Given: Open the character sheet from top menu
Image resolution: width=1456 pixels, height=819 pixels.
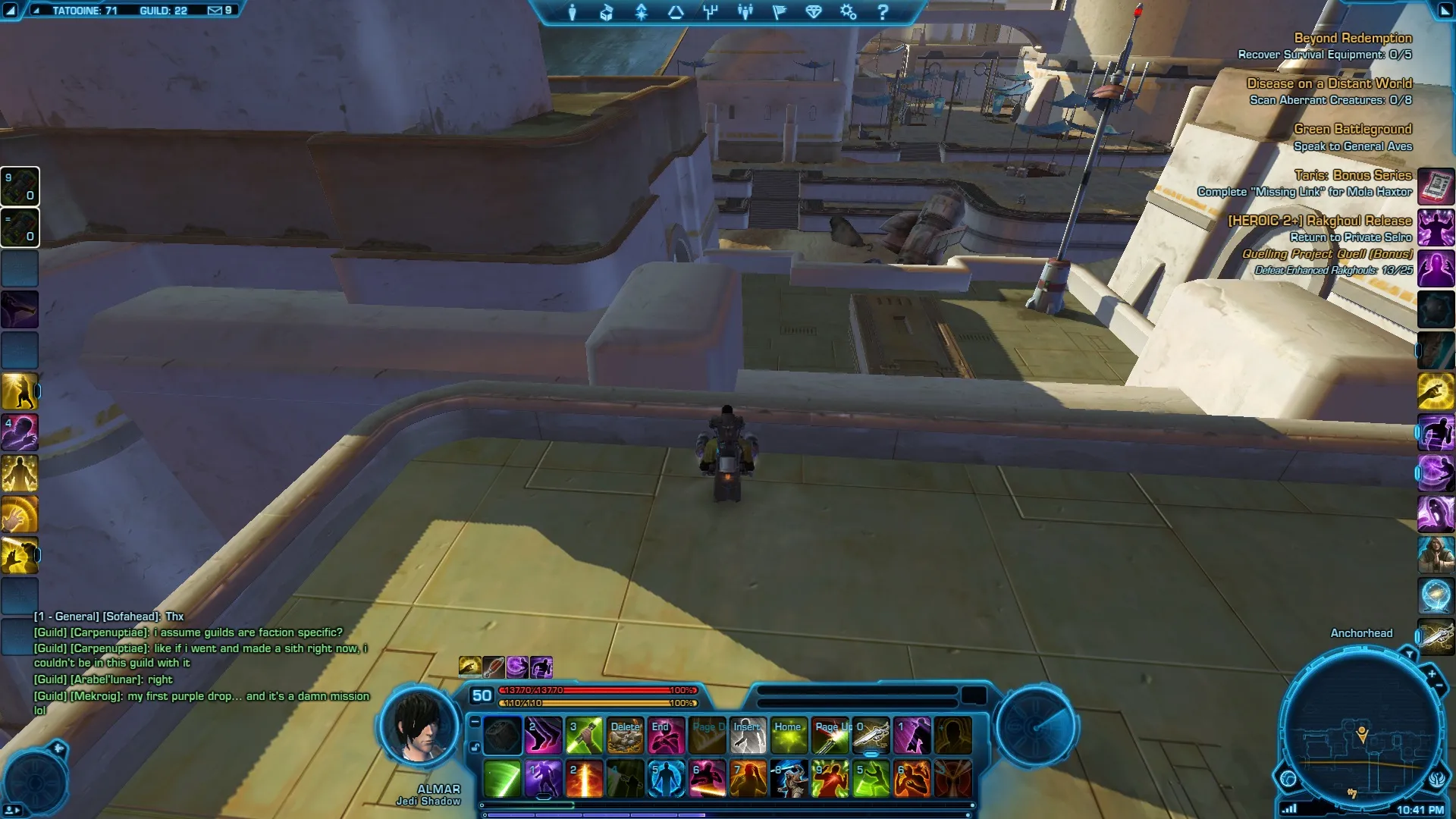Looking at the screenshot, I should pyautogui.click(x=573, y=12).
